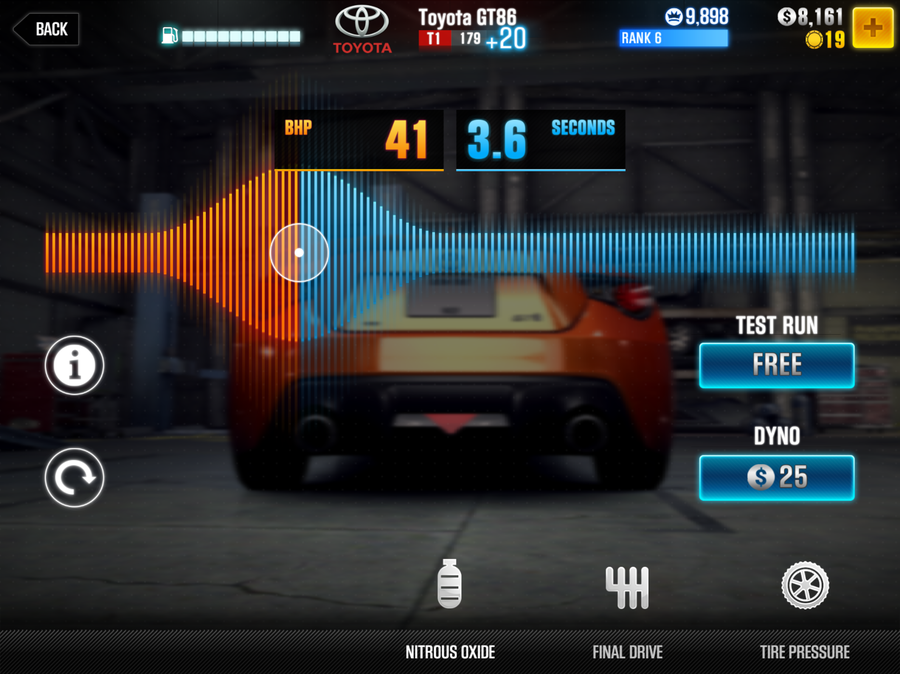Screen dimensions: 900x674
Task: Open the Rank 6 progress bar
Action: pos(673,38)
